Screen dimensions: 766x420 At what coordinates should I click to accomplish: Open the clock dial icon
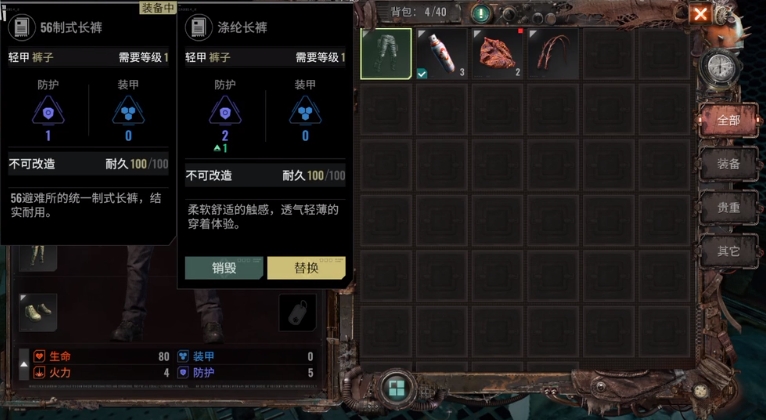pos(720,67)
